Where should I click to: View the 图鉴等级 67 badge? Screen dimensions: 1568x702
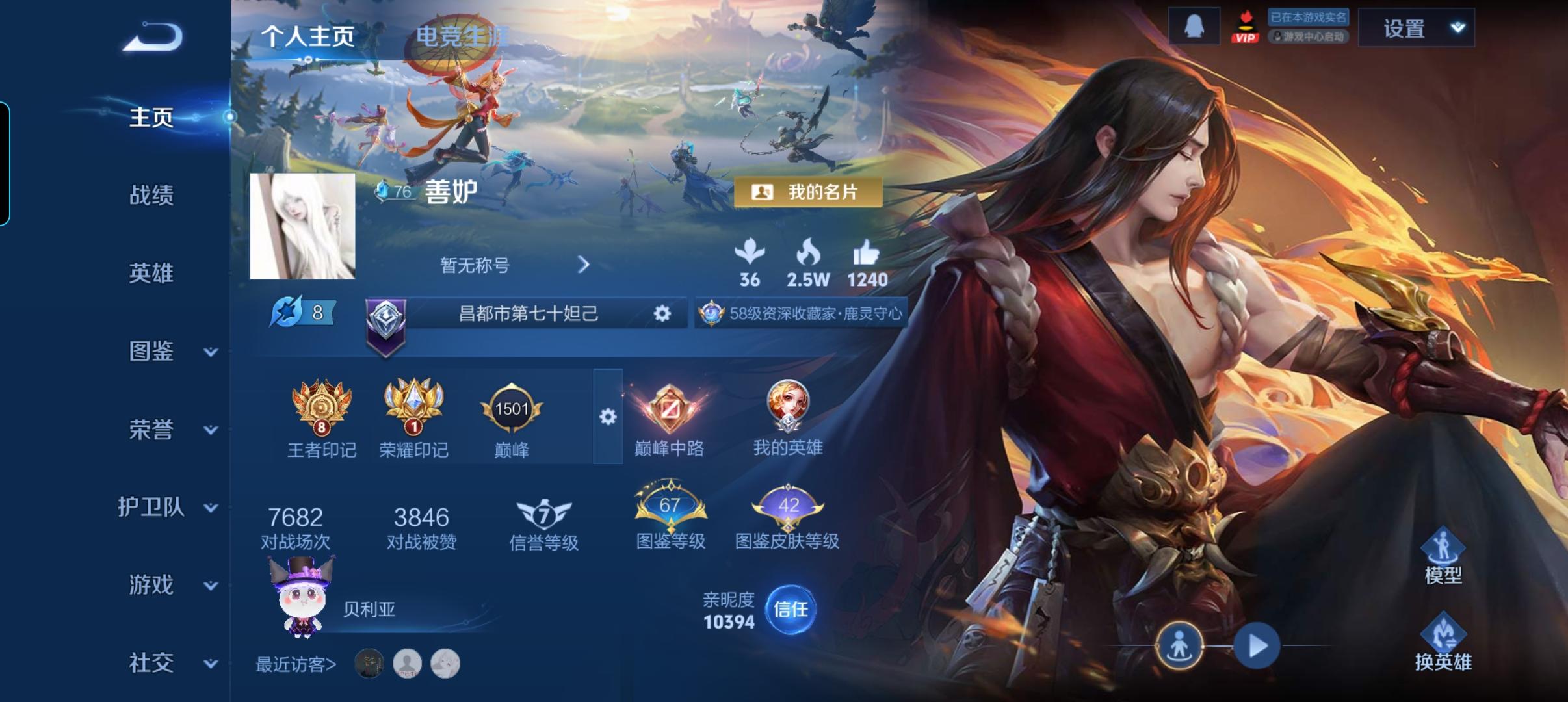click(x=670, y=506)
